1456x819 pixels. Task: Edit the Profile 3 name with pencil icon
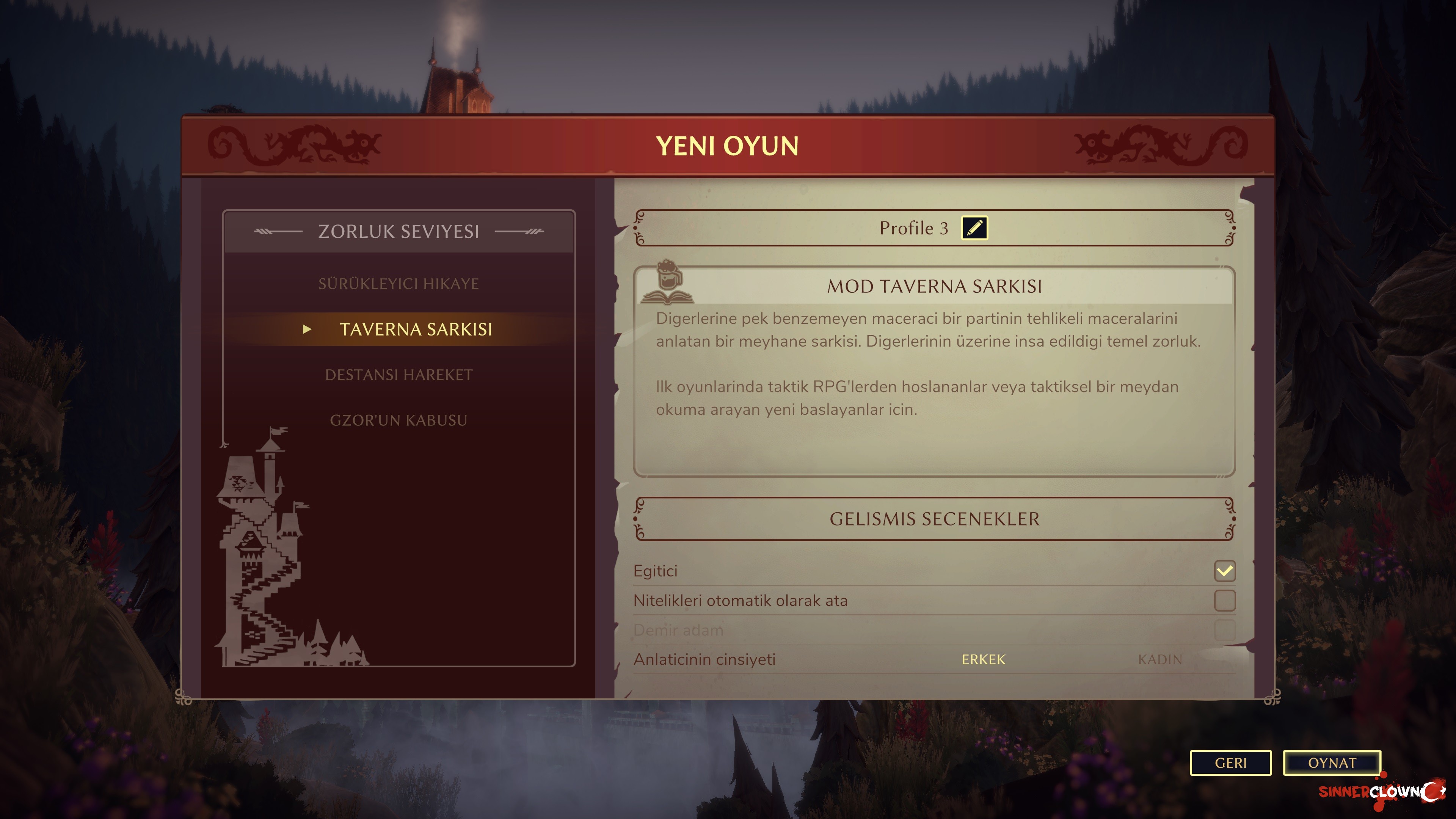974,228
